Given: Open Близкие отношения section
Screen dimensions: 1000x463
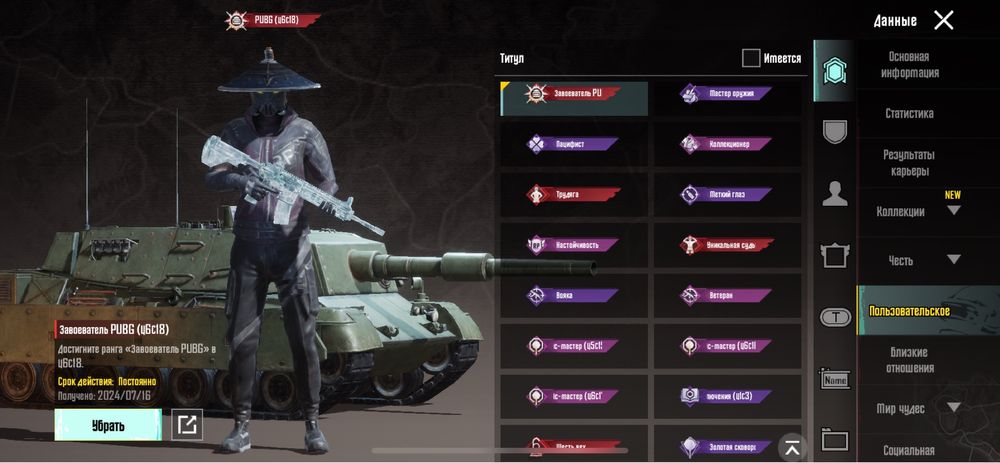Looking at the screenshot, I should [909, 360].
